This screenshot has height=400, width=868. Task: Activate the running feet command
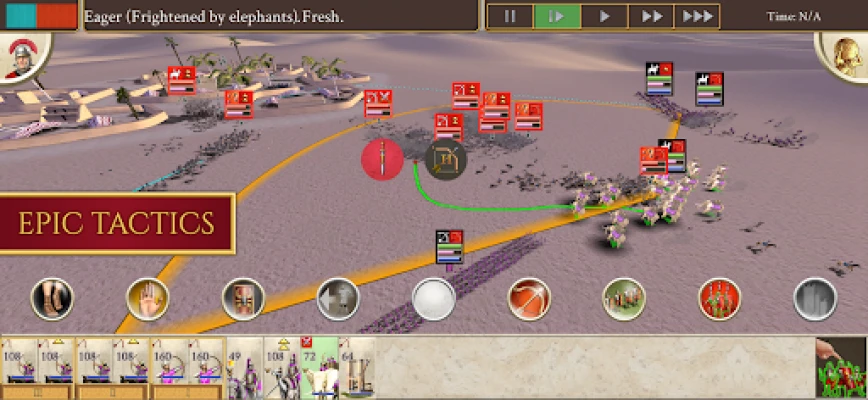[52, 299]
